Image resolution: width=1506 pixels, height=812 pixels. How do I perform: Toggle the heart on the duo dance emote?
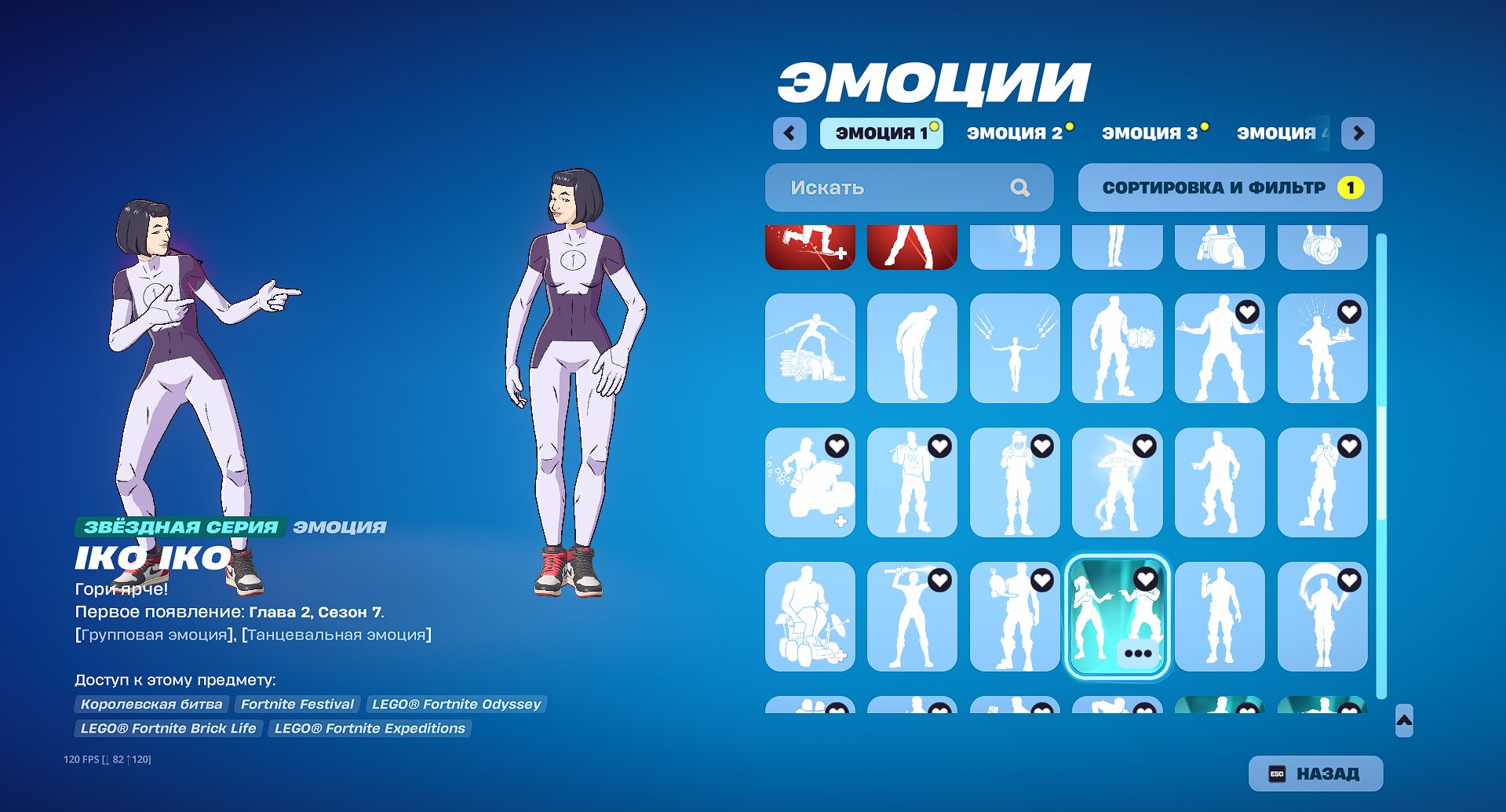tap(1144, 578)
